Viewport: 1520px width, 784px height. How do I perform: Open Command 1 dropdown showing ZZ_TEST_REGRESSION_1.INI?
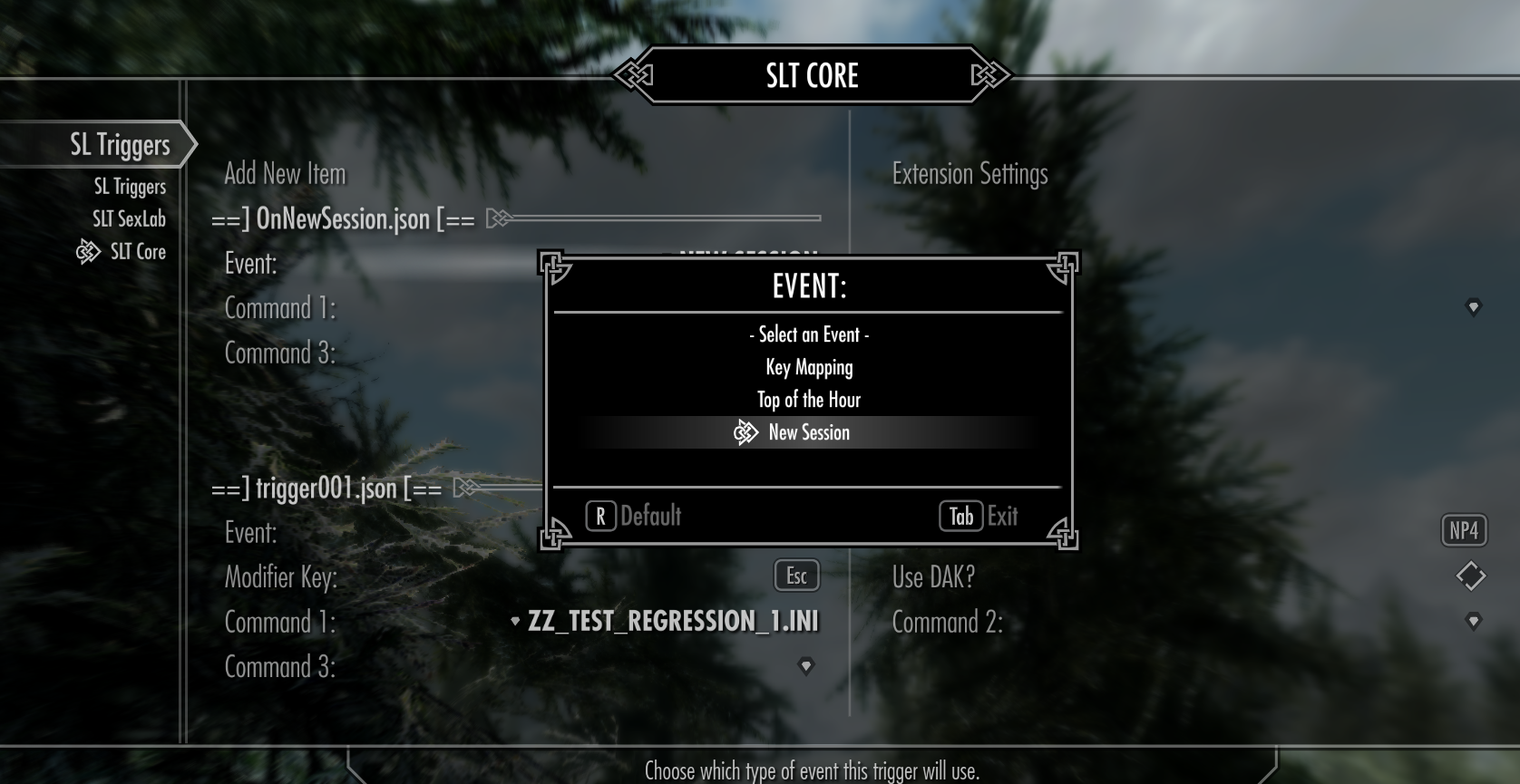[666, 621]
